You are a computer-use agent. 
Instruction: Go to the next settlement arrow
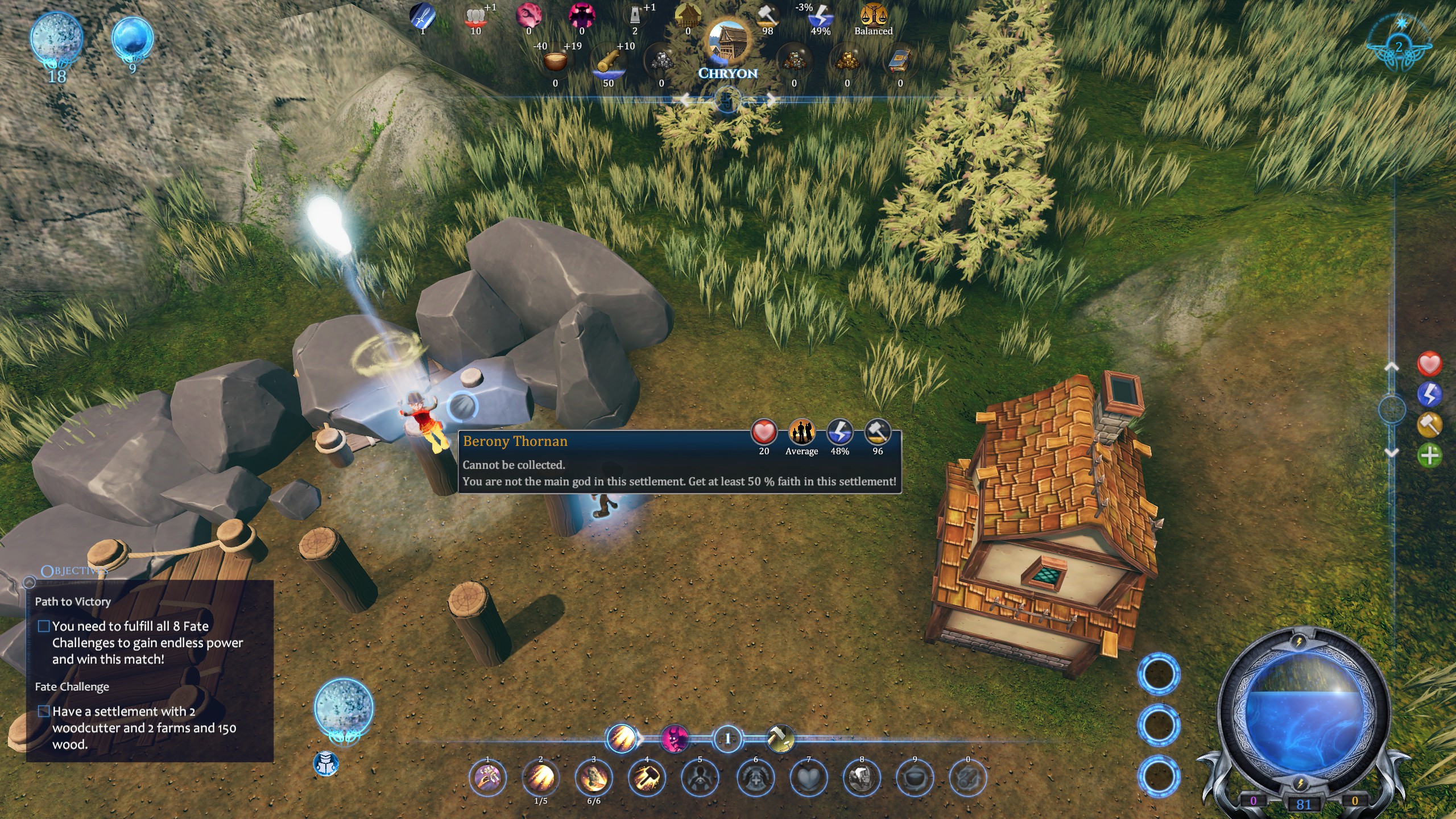[x=770, y=101]
